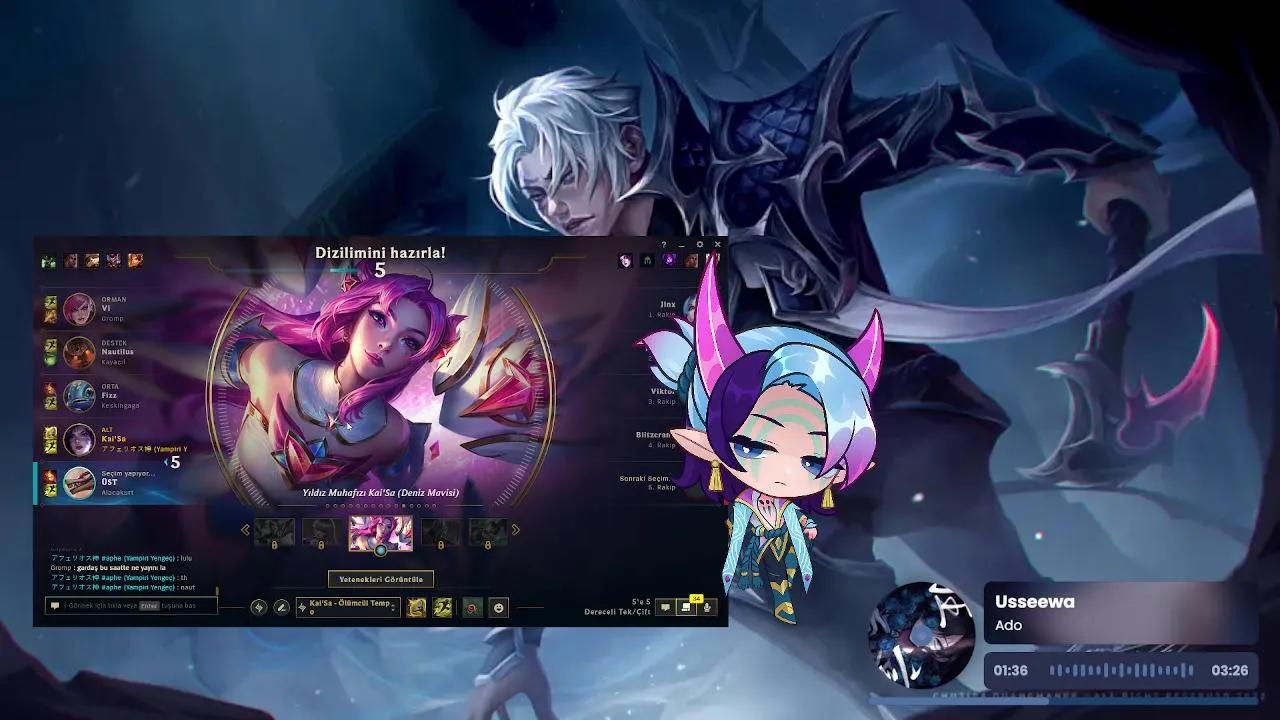
Task: Open the rune editor pen icon
Action: click(280, 607)
